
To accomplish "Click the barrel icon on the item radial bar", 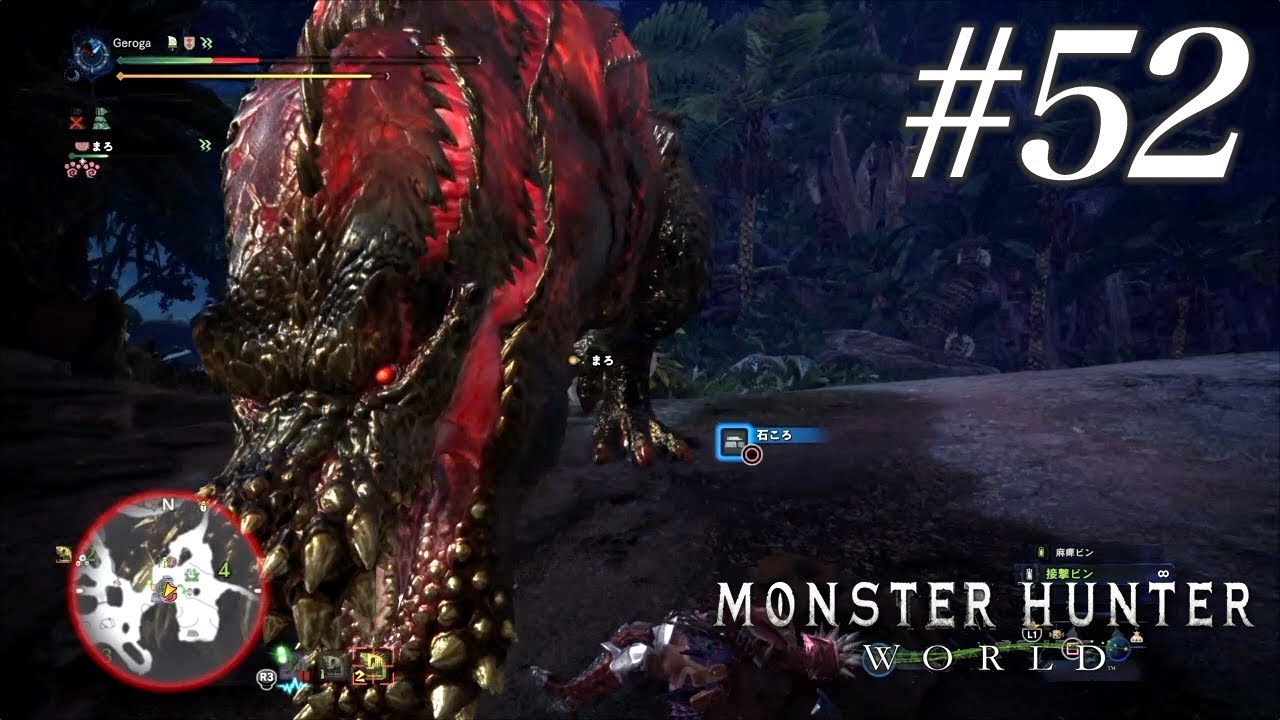I will [1056, 634].
